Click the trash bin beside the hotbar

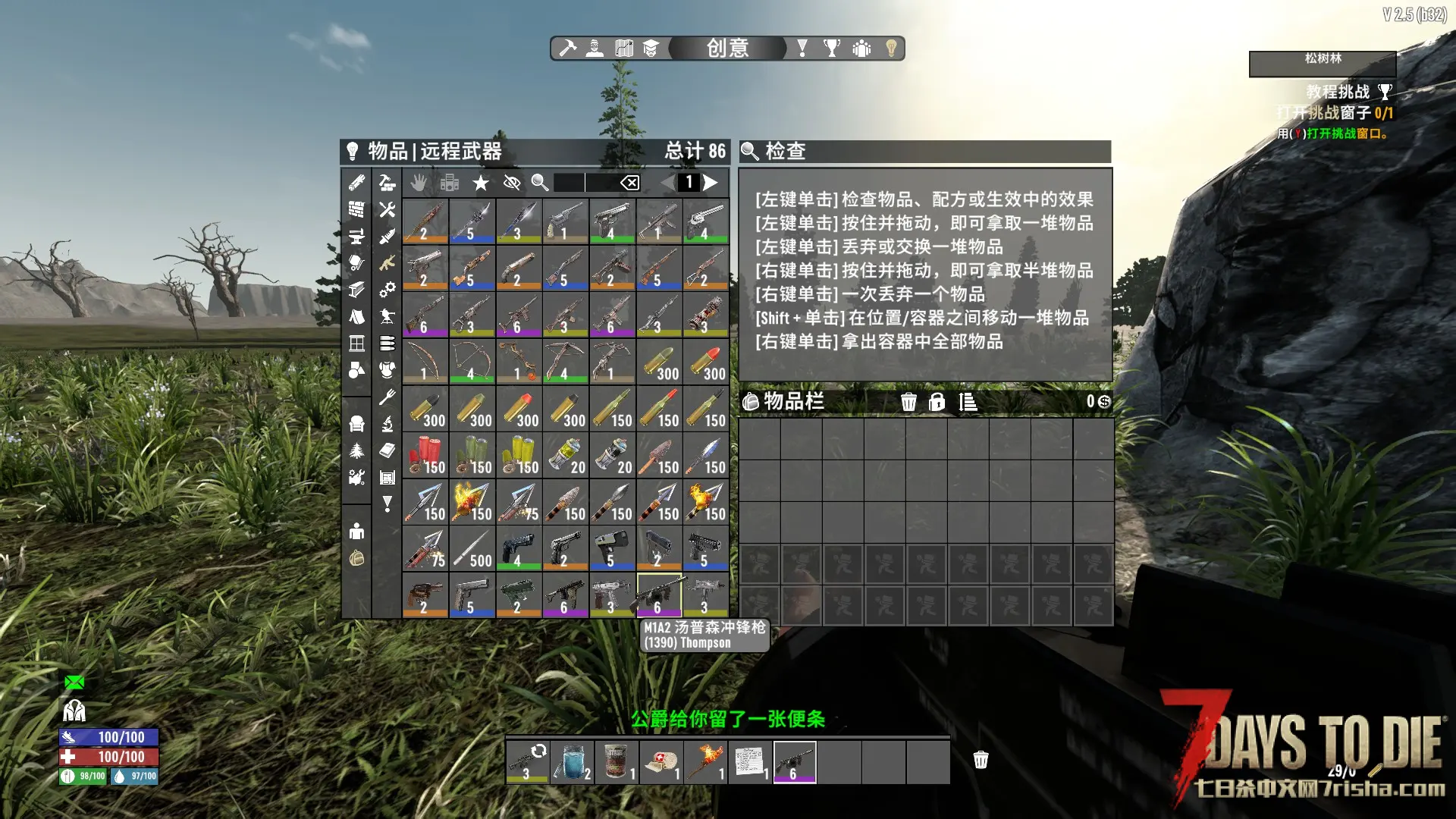click(981, 760)
